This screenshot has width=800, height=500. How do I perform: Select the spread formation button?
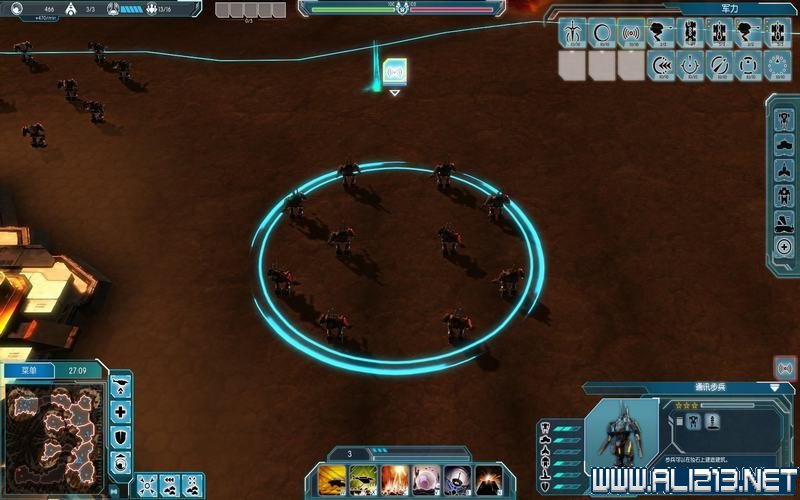click(147, 485)
